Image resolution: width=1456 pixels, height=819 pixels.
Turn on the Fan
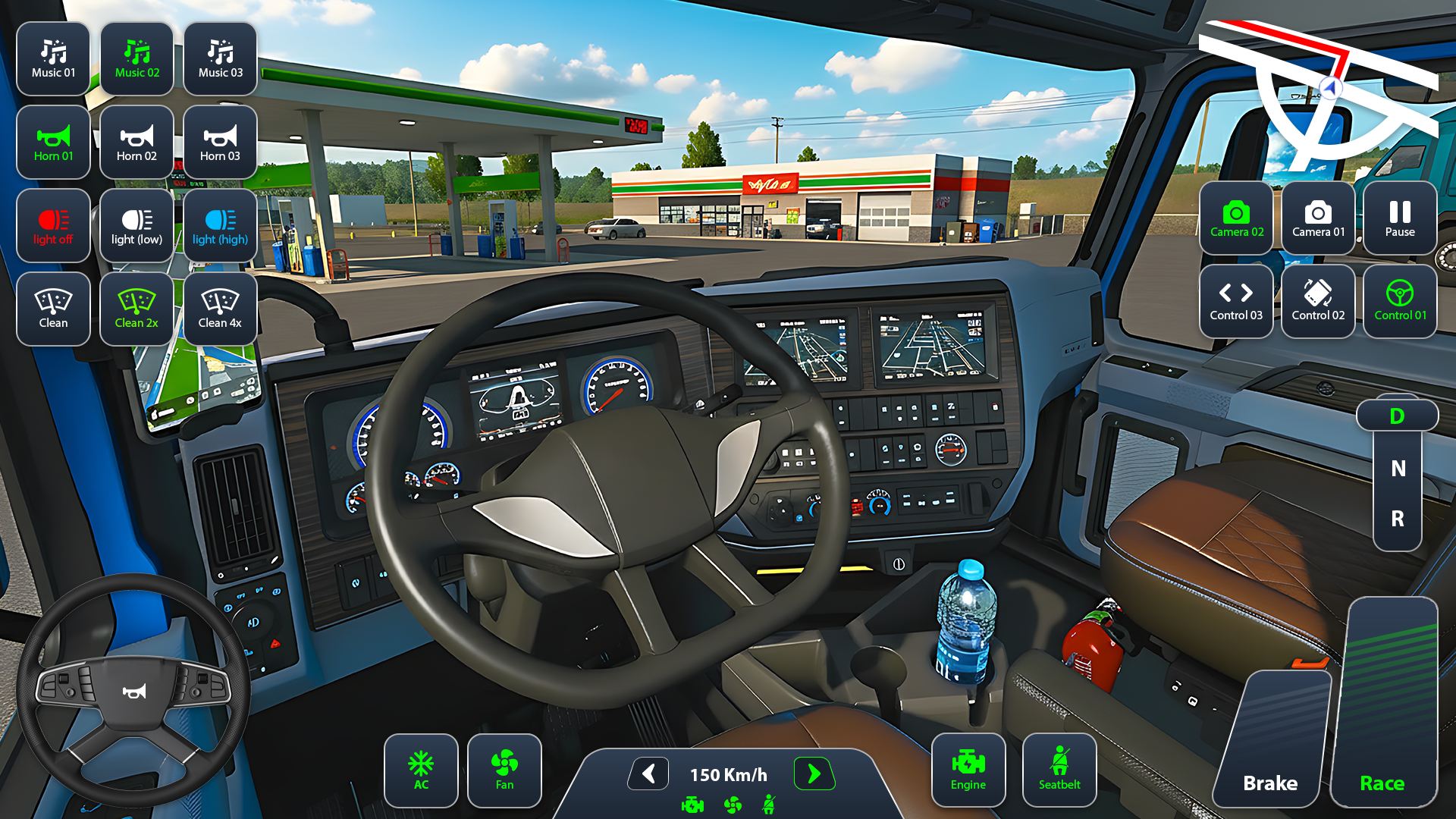(x=504, y=770)
